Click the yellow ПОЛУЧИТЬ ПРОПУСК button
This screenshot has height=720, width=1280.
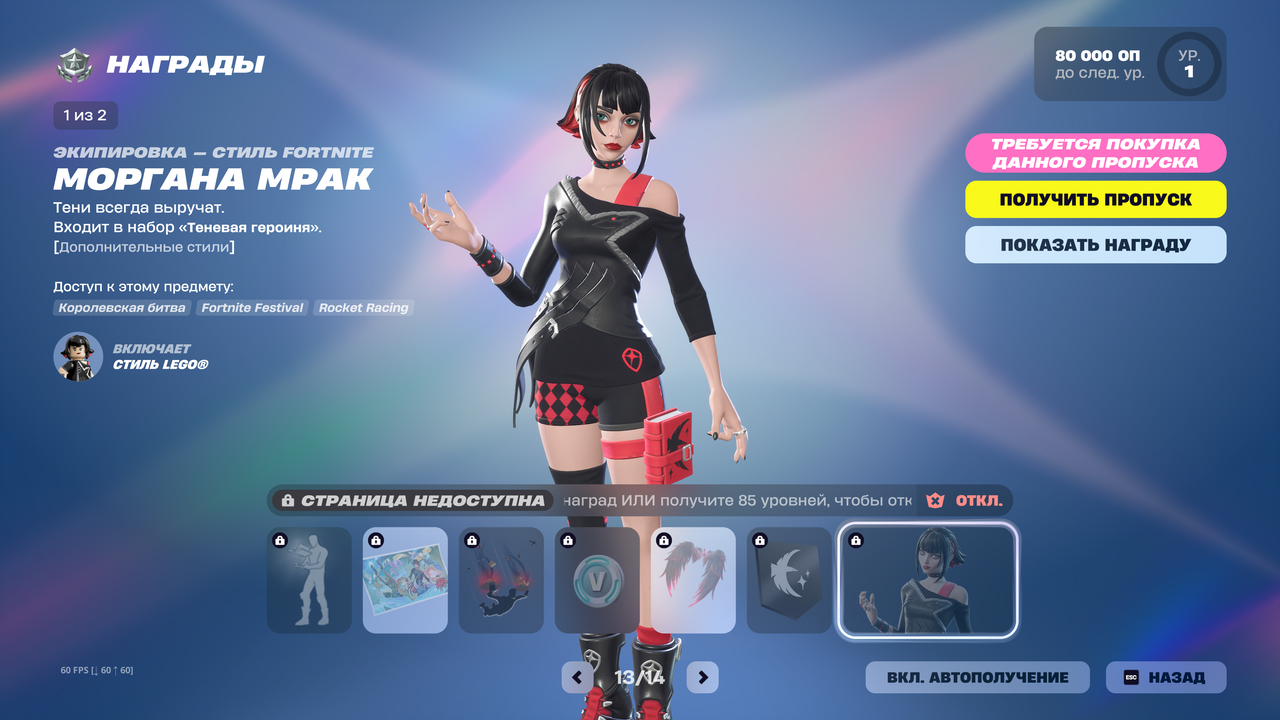1095,199
